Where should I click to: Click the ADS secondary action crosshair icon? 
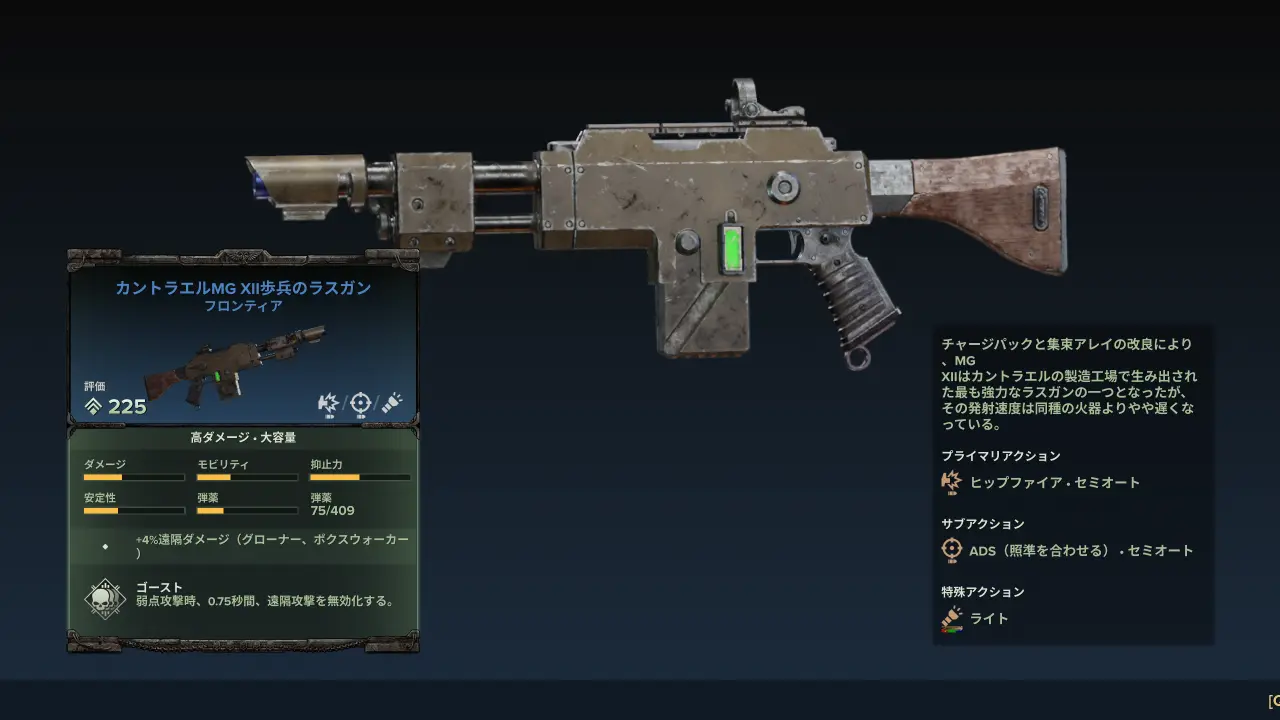(952, 550)
